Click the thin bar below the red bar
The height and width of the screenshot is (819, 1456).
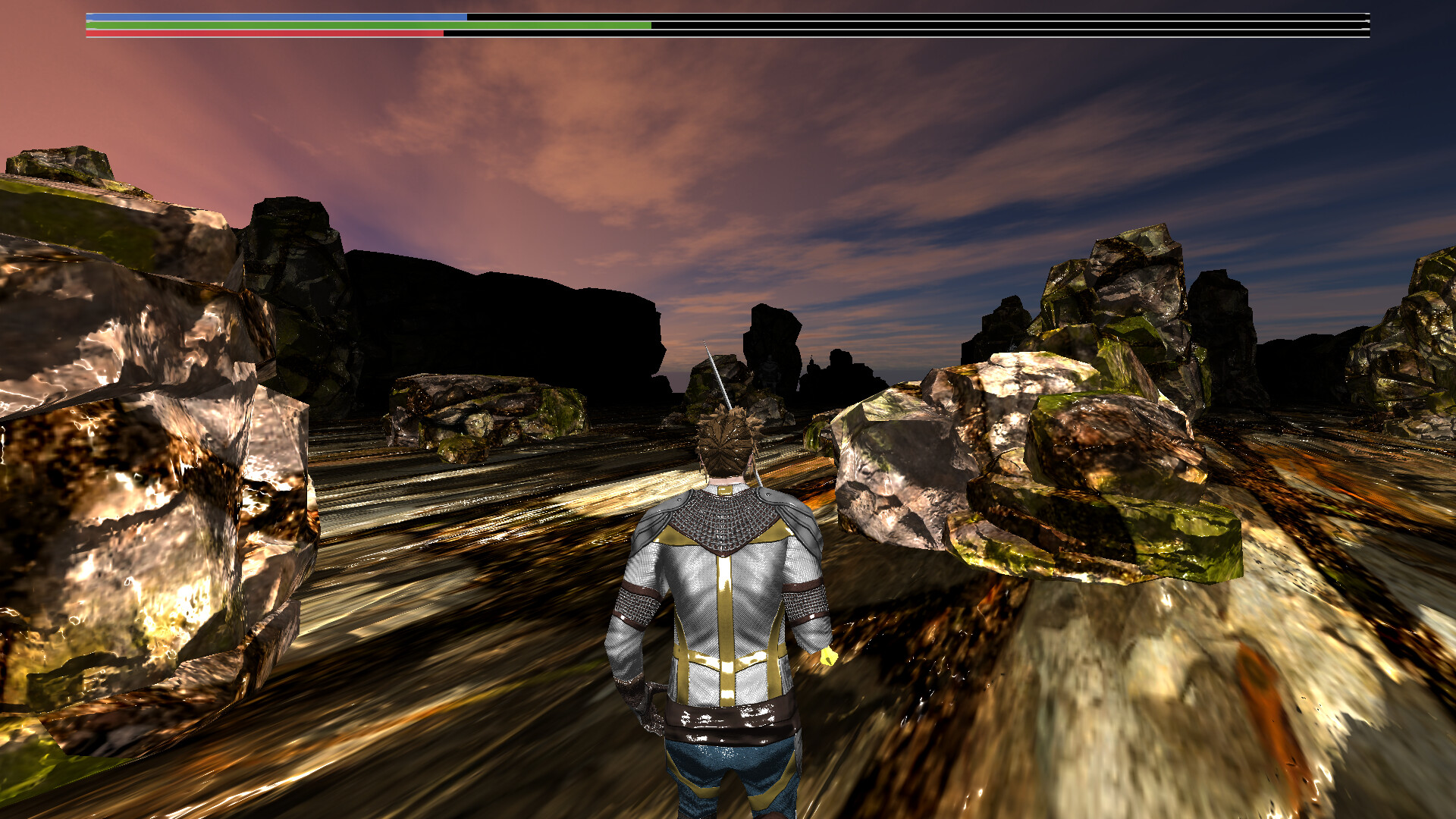(682, 38)
